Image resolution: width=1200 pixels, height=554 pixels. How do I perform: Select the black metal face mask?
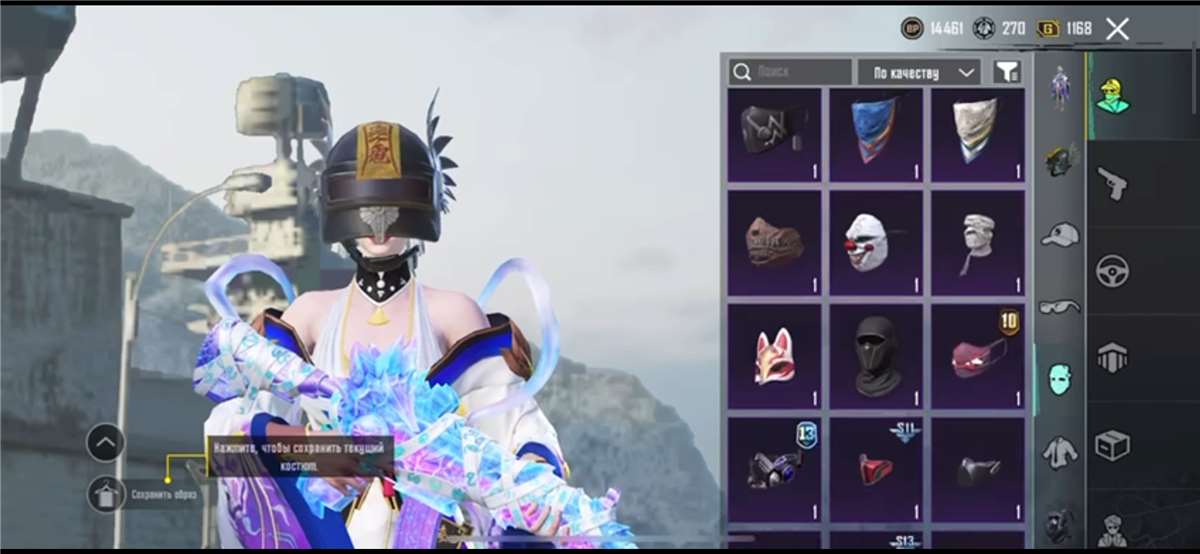[x=774, y=135]
